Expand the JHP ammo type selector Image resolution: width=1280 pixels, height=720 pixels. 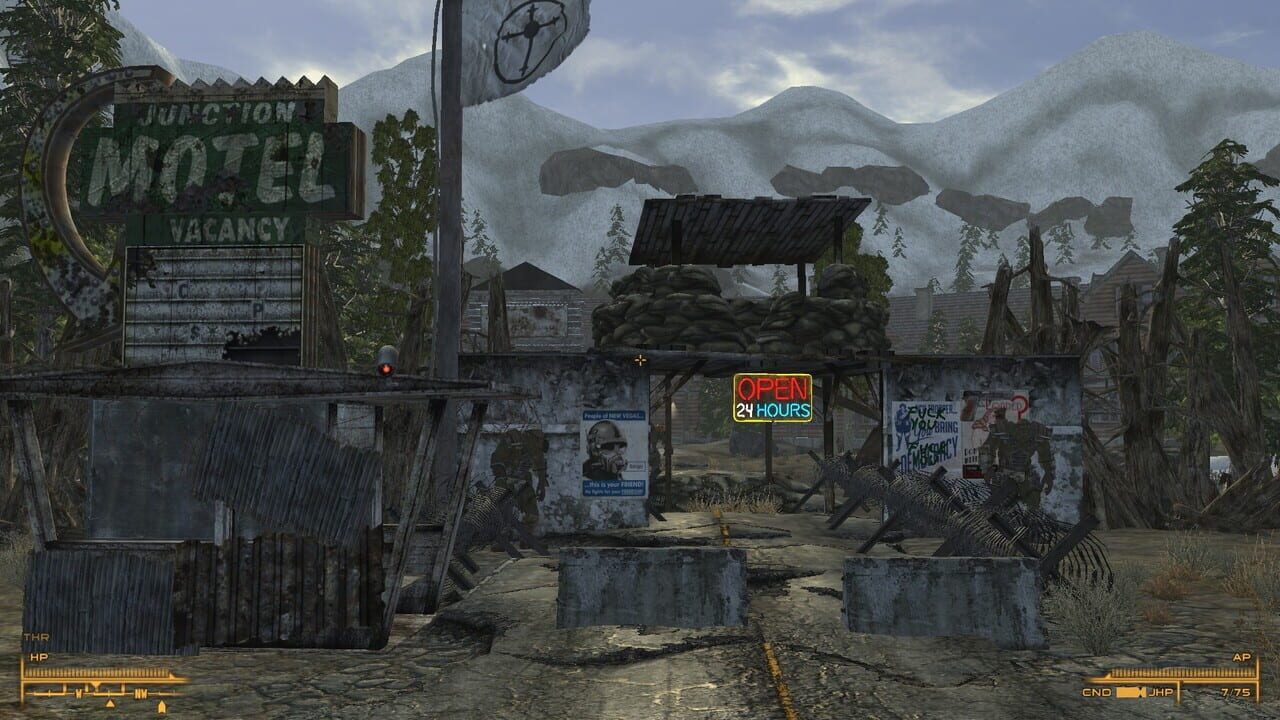click(x=1161, y=692)
